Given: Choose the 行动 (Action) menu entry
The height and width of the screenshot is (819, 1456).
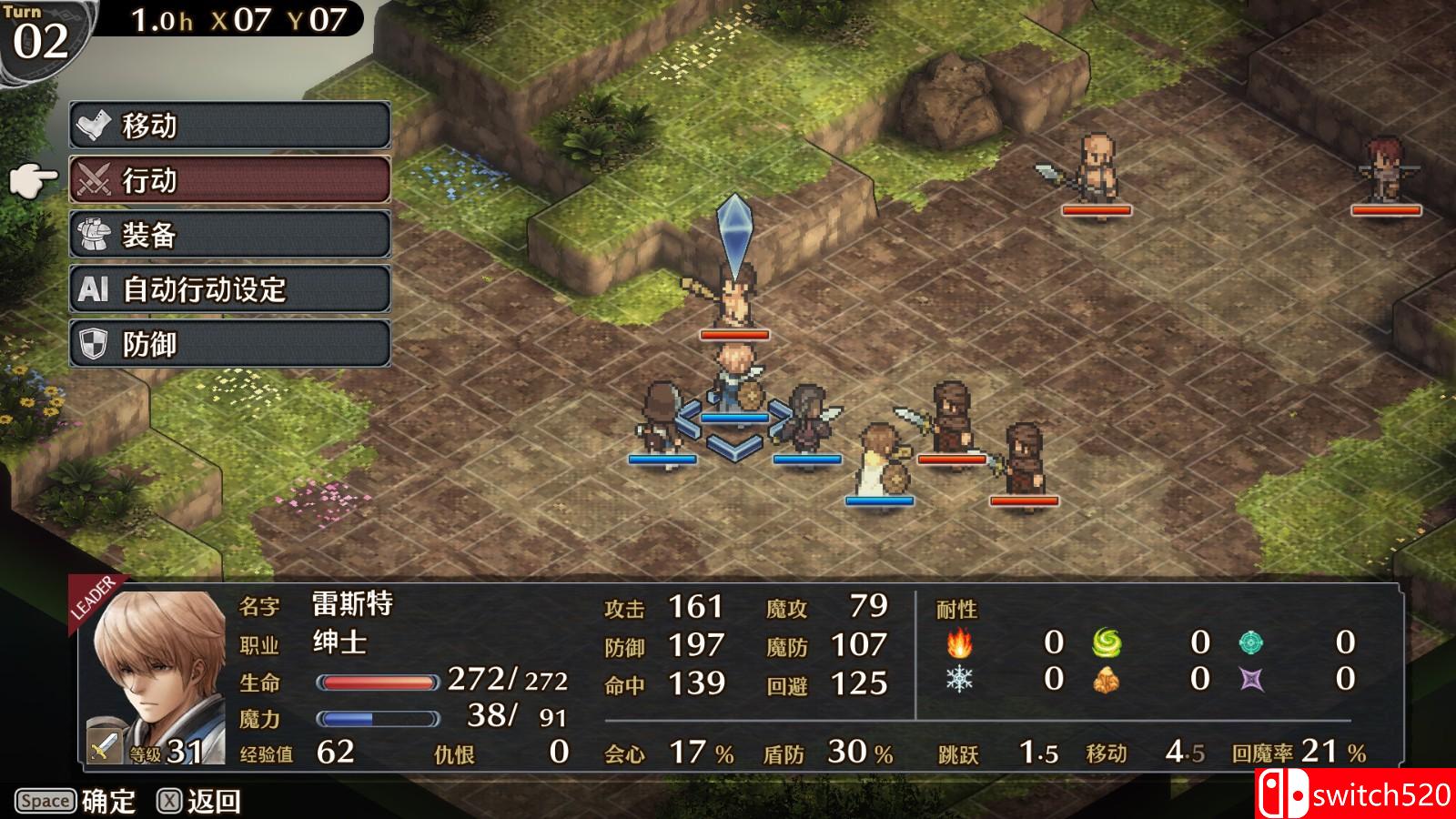Looking at the screenshot, I should (230, 180).
